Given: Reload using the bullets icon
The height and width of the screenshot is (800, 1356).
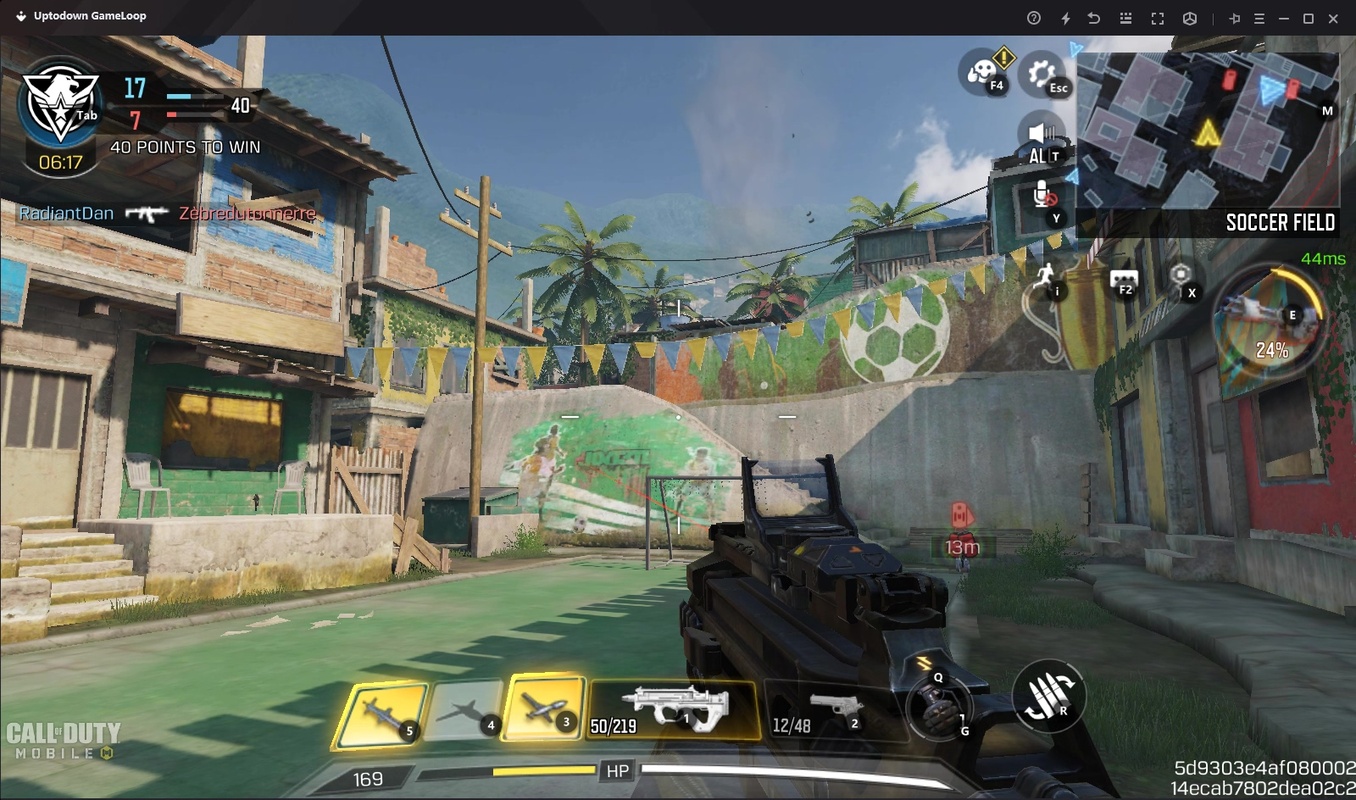Looking at the screenshot, I should tap(1047, 696).
